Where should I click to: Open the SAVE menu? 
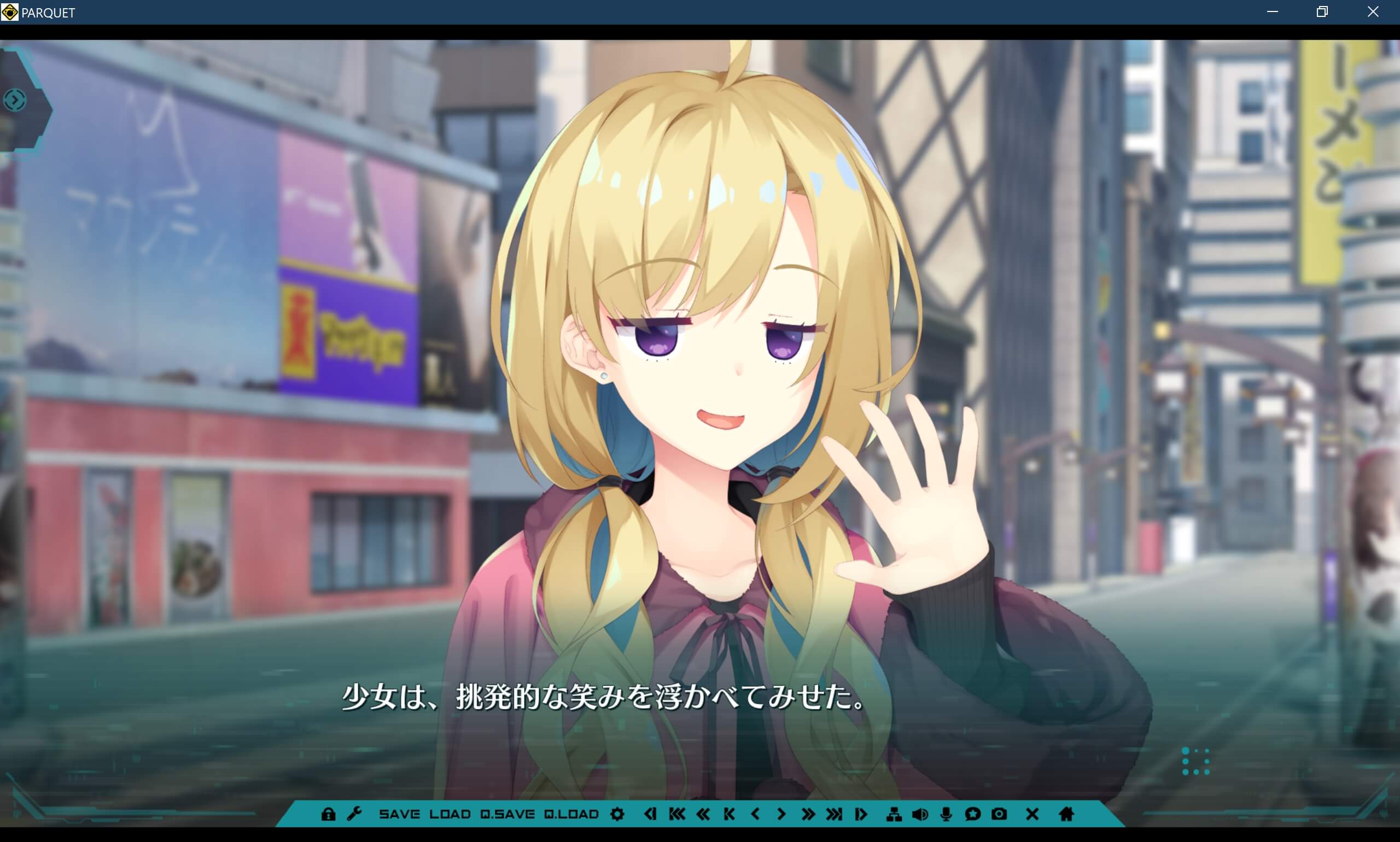point(400,814)
